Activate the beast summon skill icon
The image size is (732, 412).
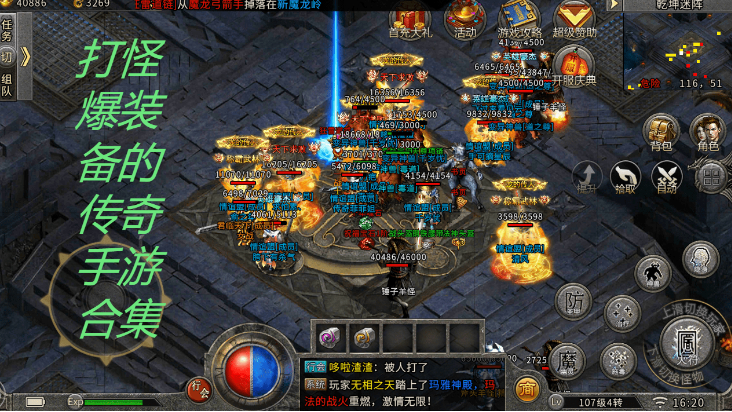click(652, 271)
